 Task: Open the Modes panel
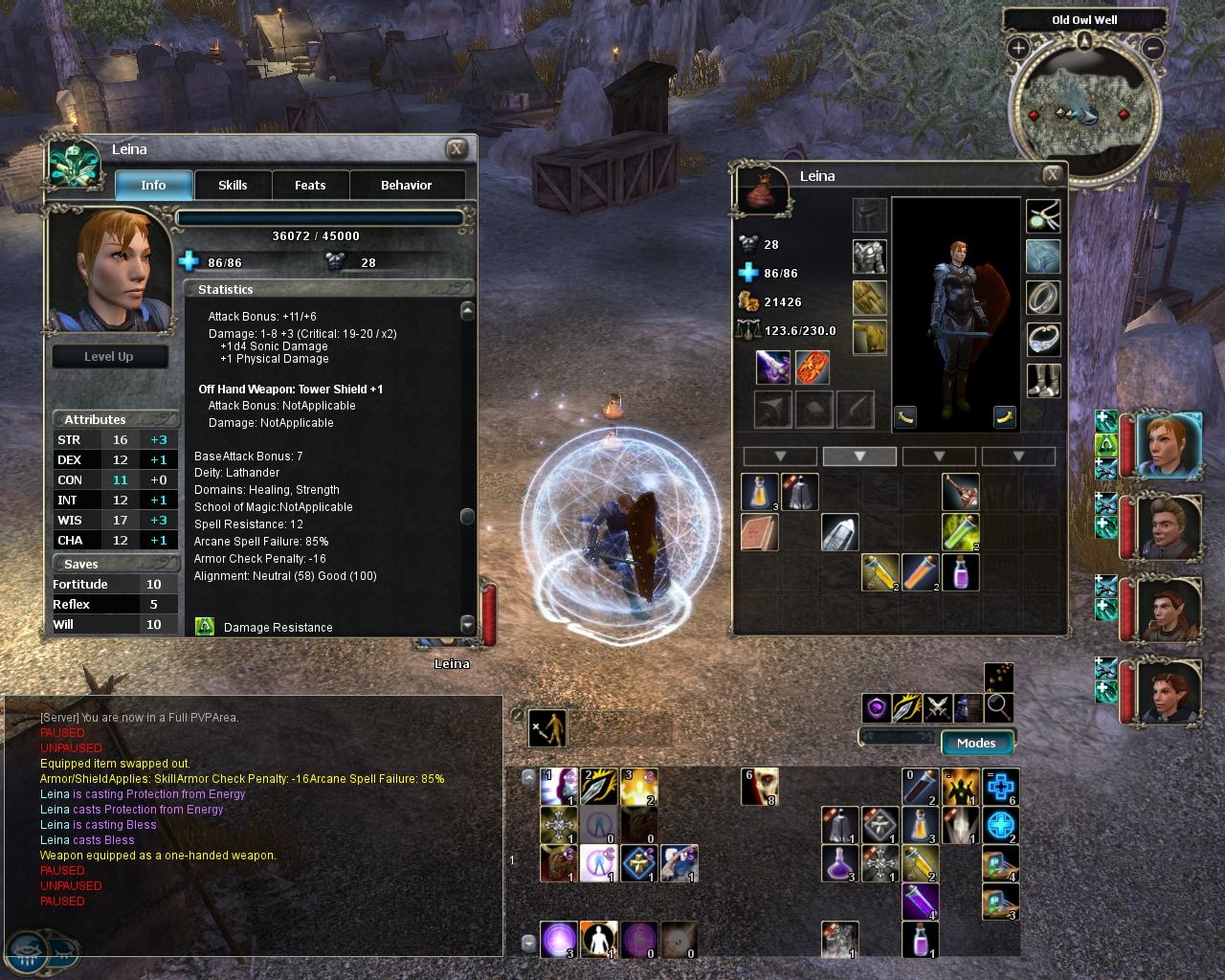click(976, 743)
